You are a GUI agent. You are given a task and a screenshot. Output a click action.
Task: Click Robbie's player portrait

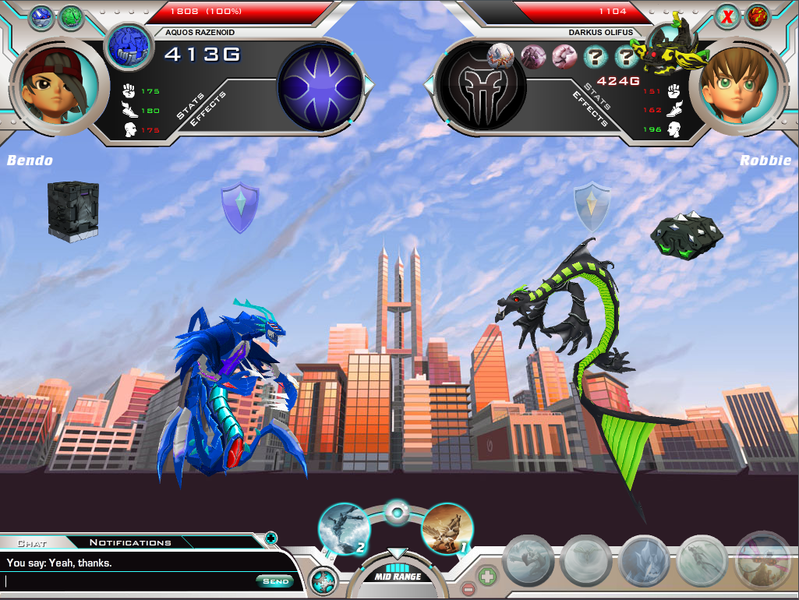tap(740, 85)
